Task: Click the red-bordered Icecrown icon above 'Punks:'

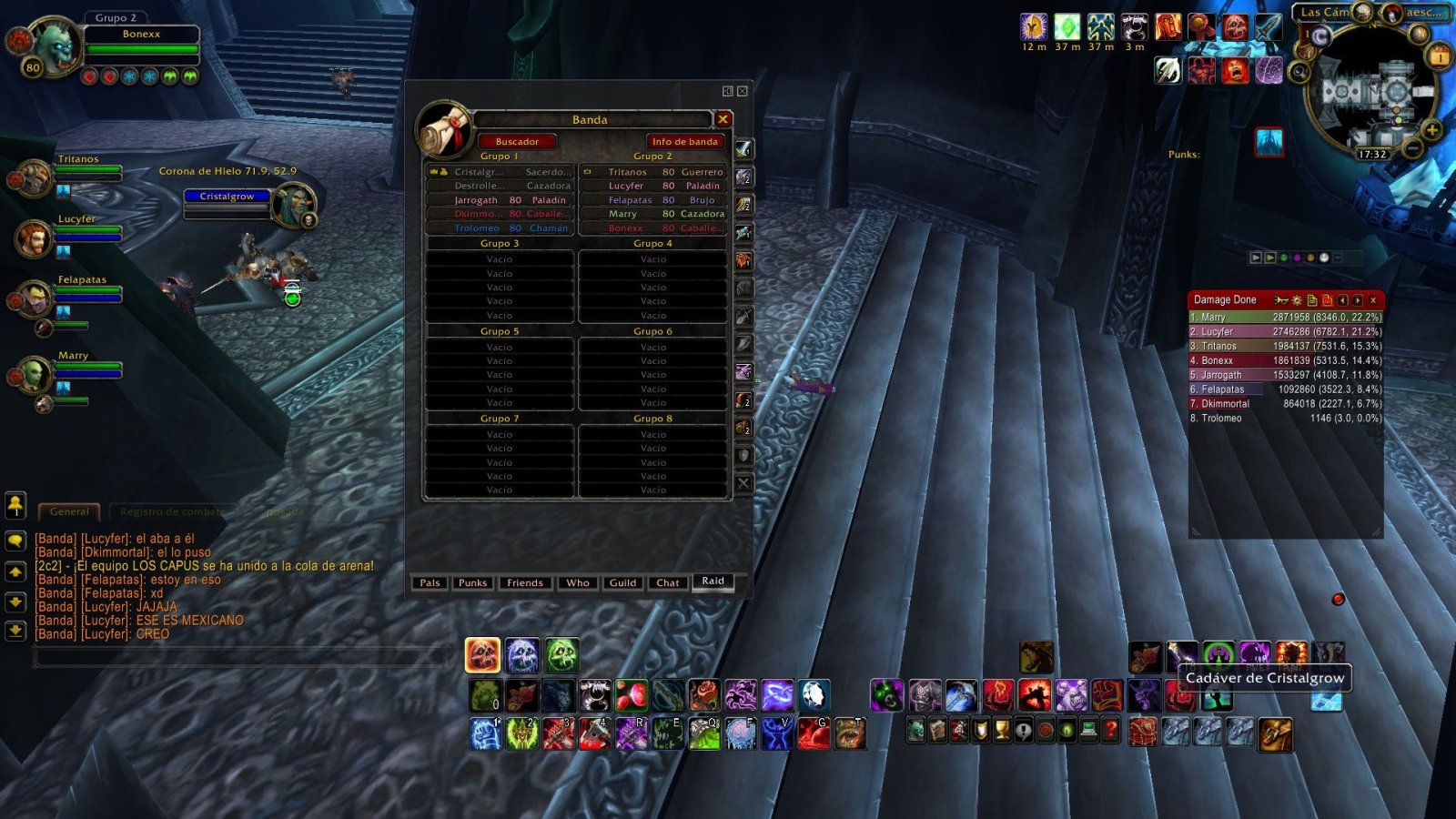Action: pyautogui.click(x=1269, y=142)
